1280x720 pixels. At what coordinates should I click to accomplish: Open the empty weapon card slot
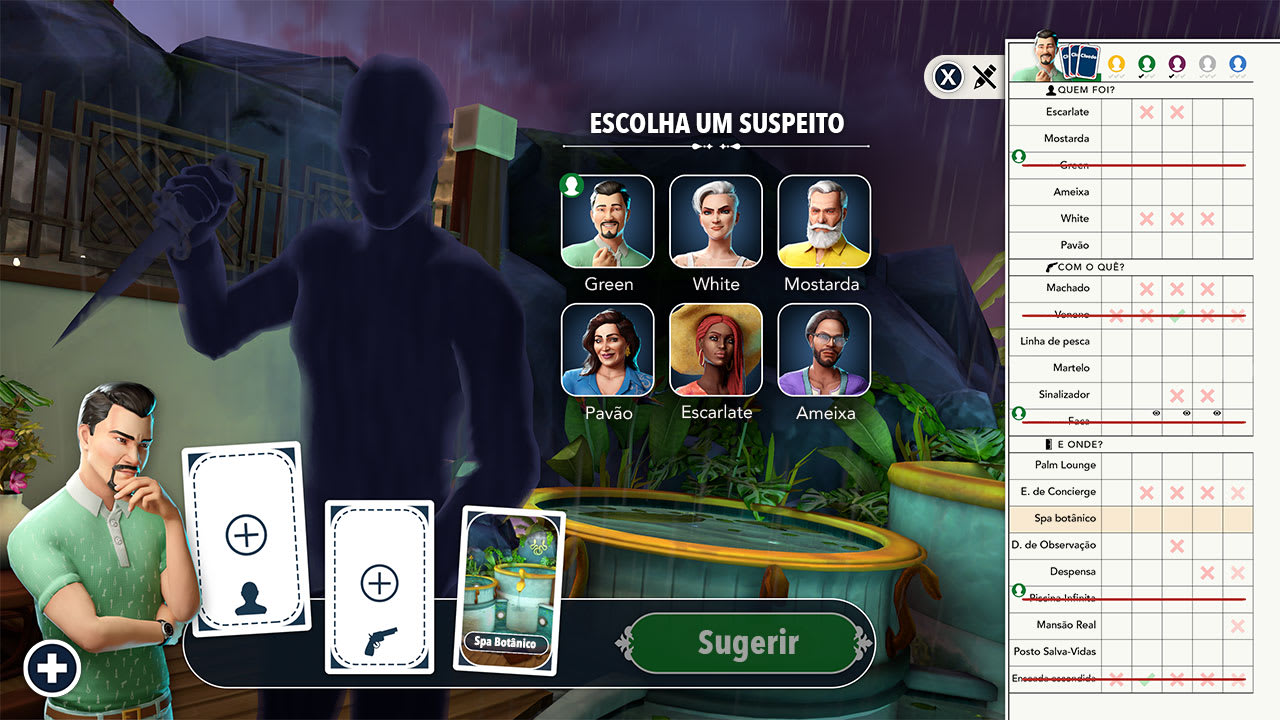pyautogui.click(x=380, y=585)
